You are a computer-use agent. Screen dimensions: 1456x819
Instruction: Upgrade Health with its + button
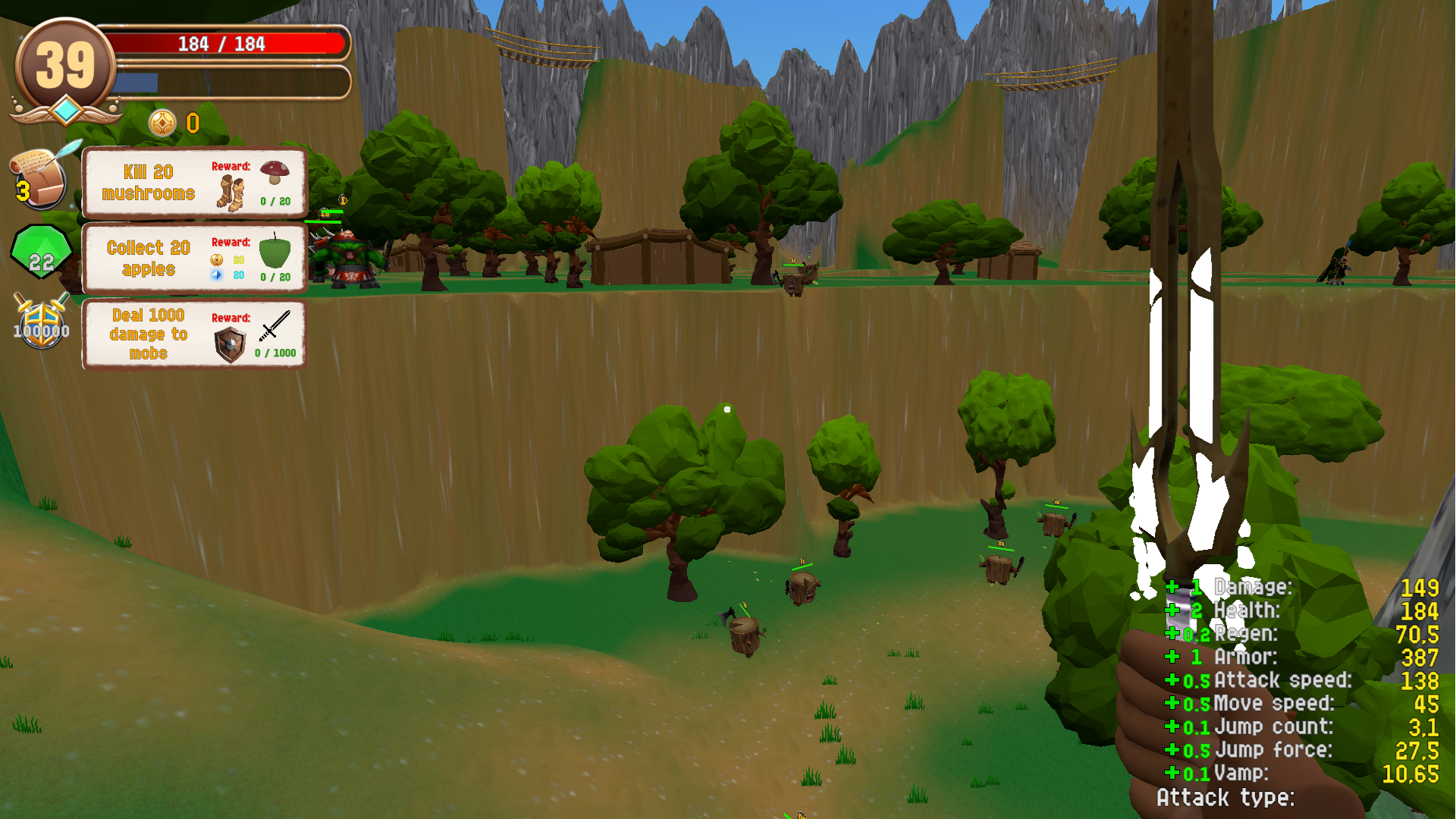click(1175, 610)
